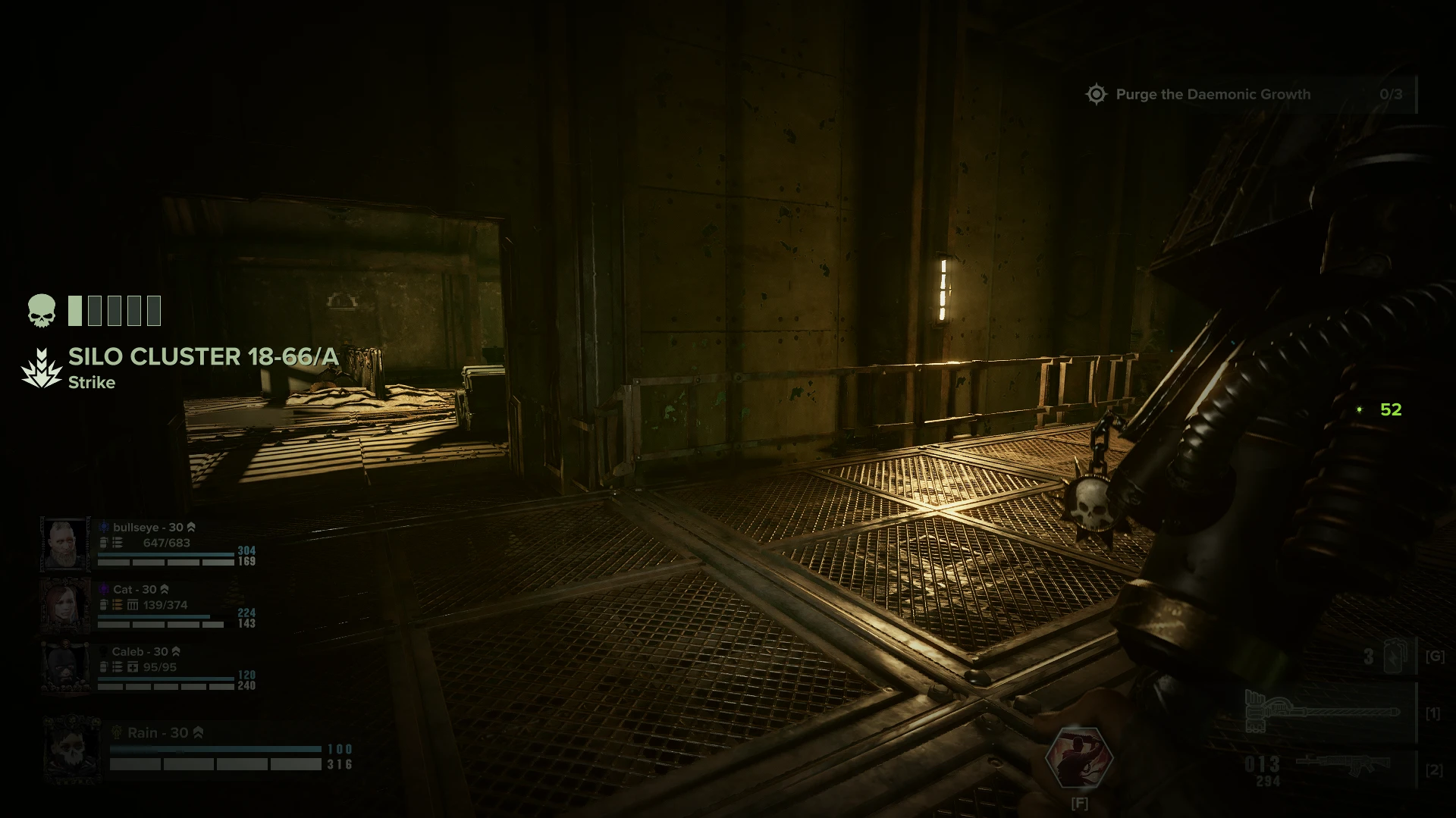Activate the red combat ability icon
The width and height of the screenshot is (1456, 818).
pos(1079,757)
